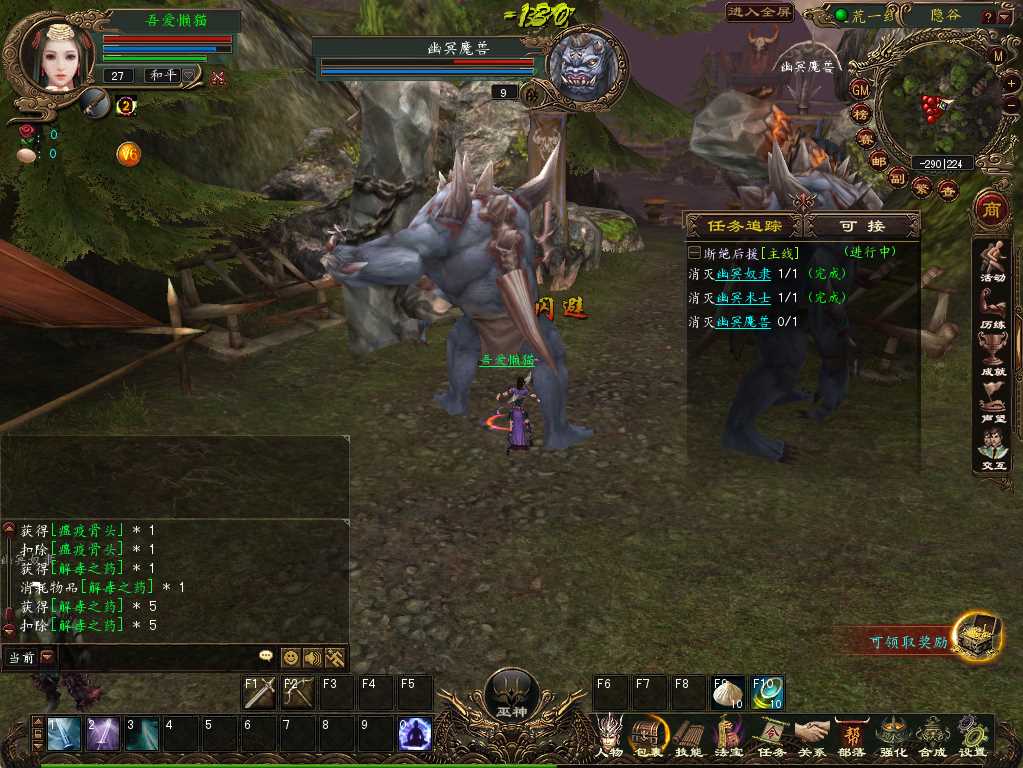
Task: Click the GM button beside the minimap
Action: 860,90
